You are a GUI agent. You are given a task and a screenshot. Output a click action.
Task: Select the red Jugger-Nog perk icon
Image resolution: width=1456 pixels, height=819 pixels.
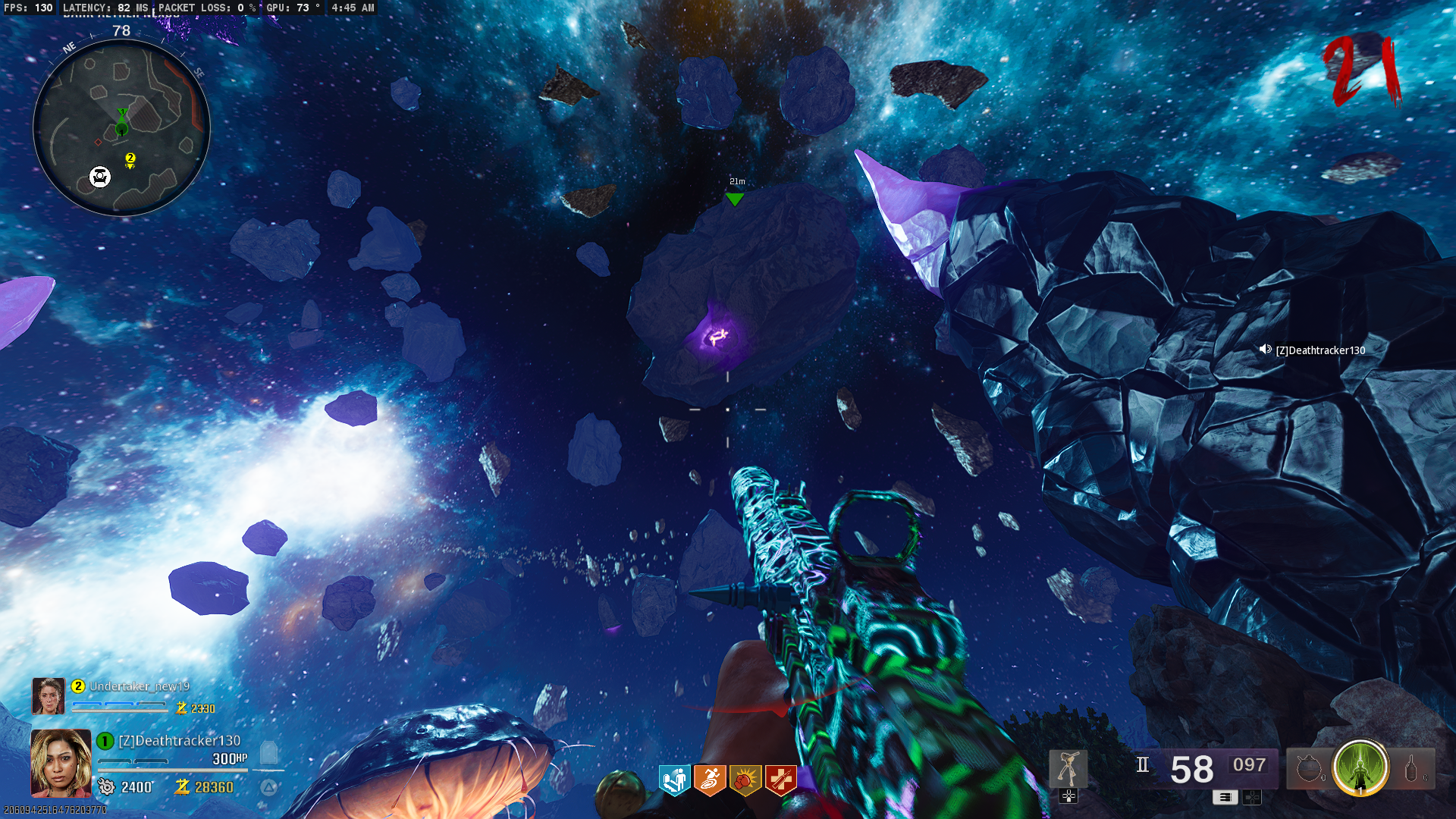pyautogui.click(x=780, y=779)
